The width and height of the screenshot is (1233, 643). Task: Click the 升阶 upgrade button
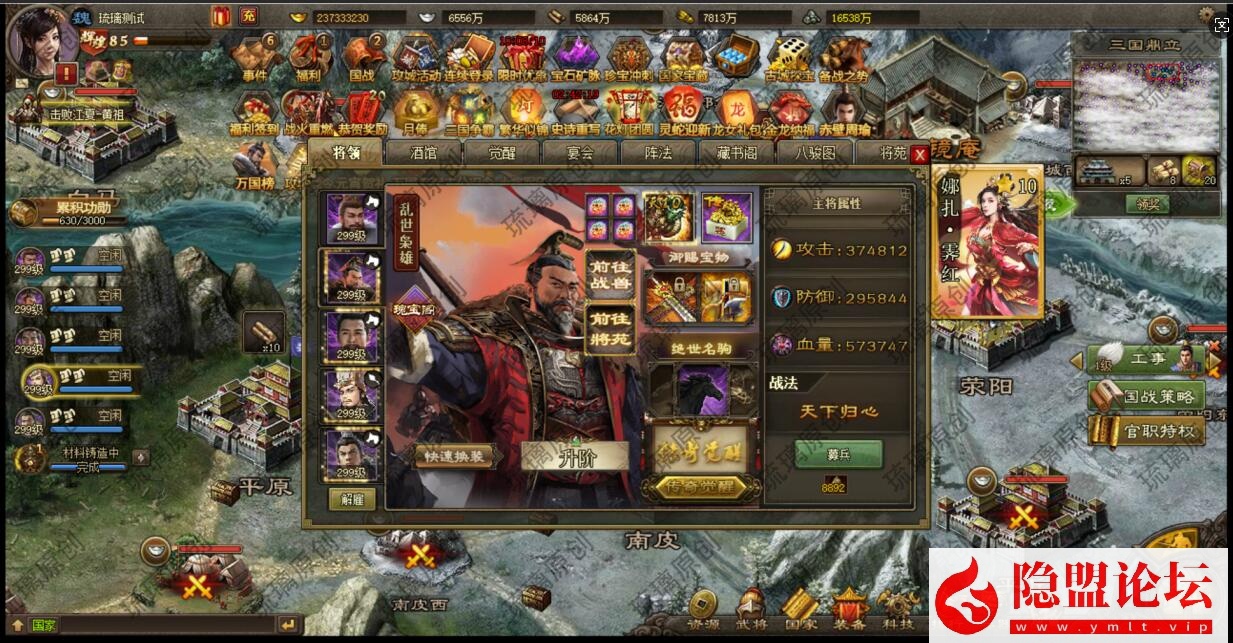click(x=574, y=456)
